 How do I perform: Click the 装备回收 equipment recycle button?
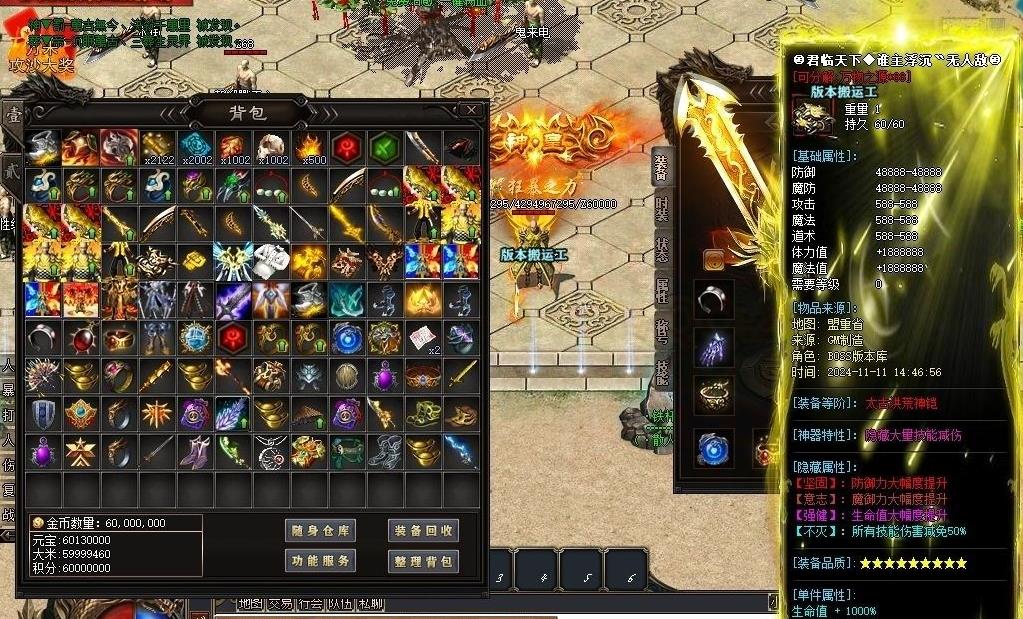423,530
